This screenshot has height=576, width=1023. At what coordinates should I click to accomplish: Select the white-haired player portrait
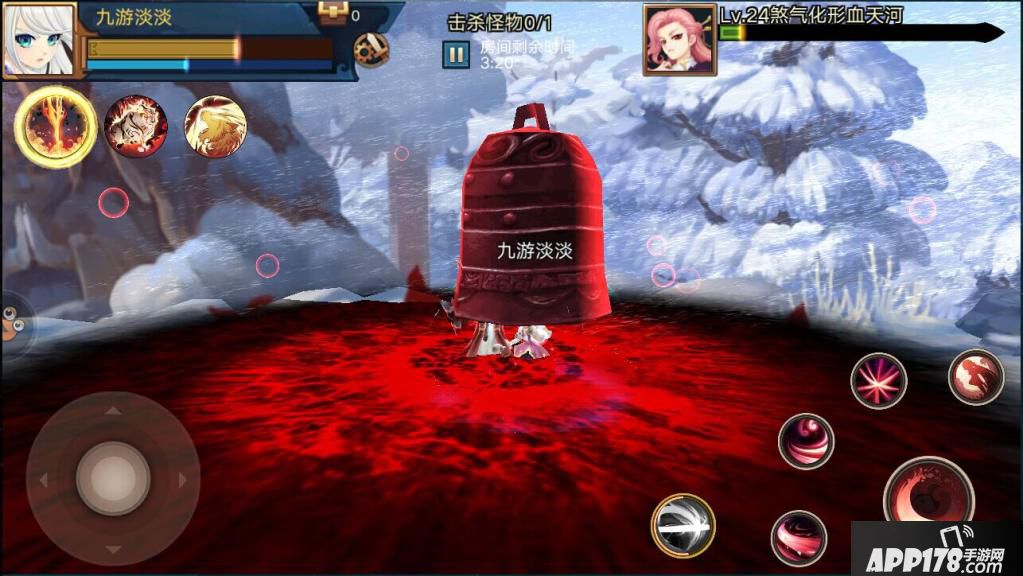click(39, 40)
